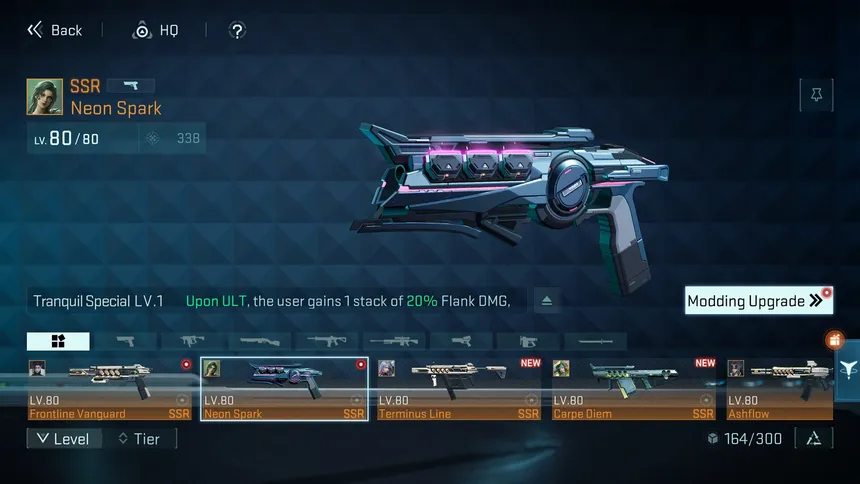
Task: Select the Frontline Vanguard weapon card
Action: pyautogui.click(x=110, y=389)
